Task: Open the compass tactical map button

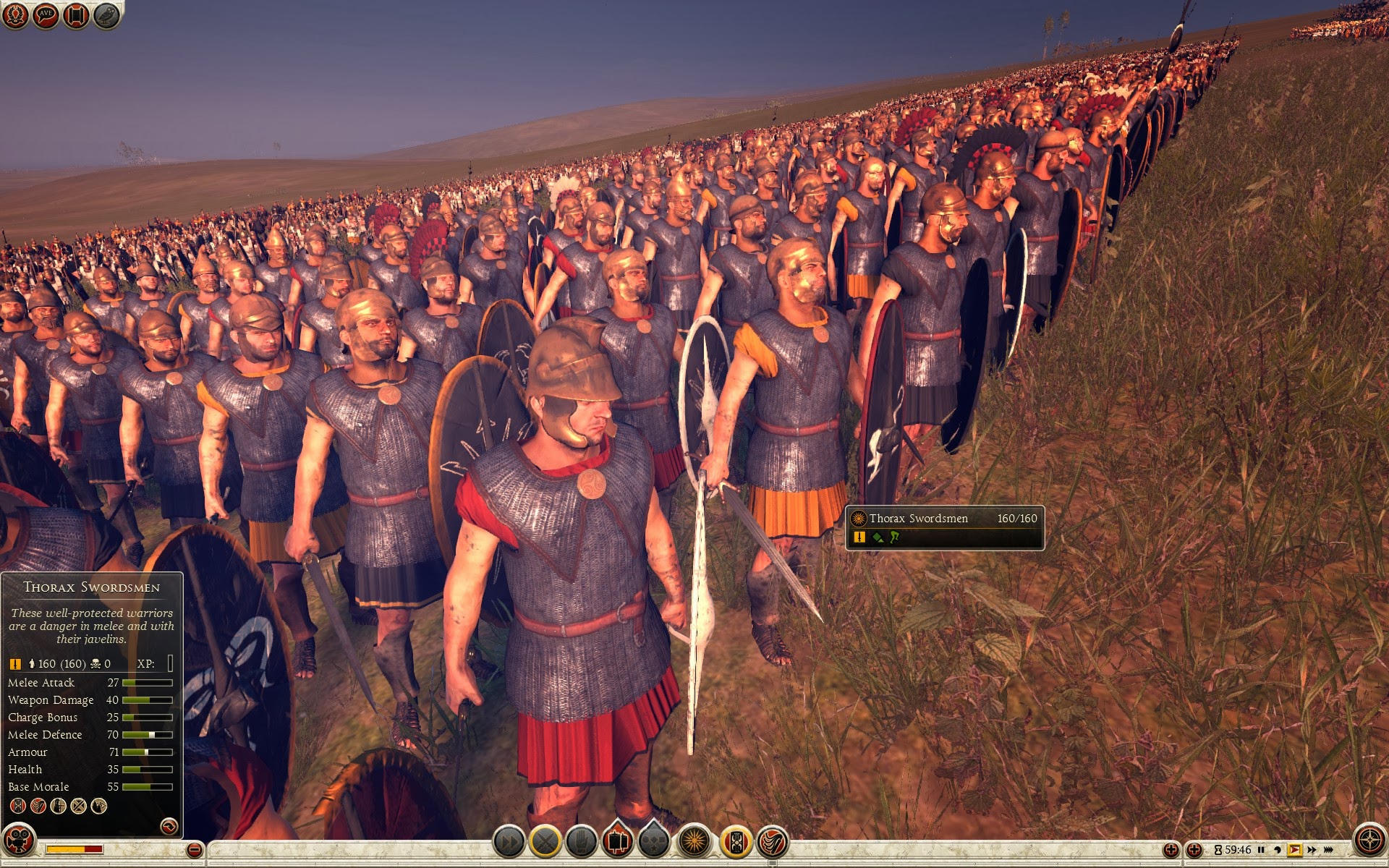Action: [x=1369, y=841]
